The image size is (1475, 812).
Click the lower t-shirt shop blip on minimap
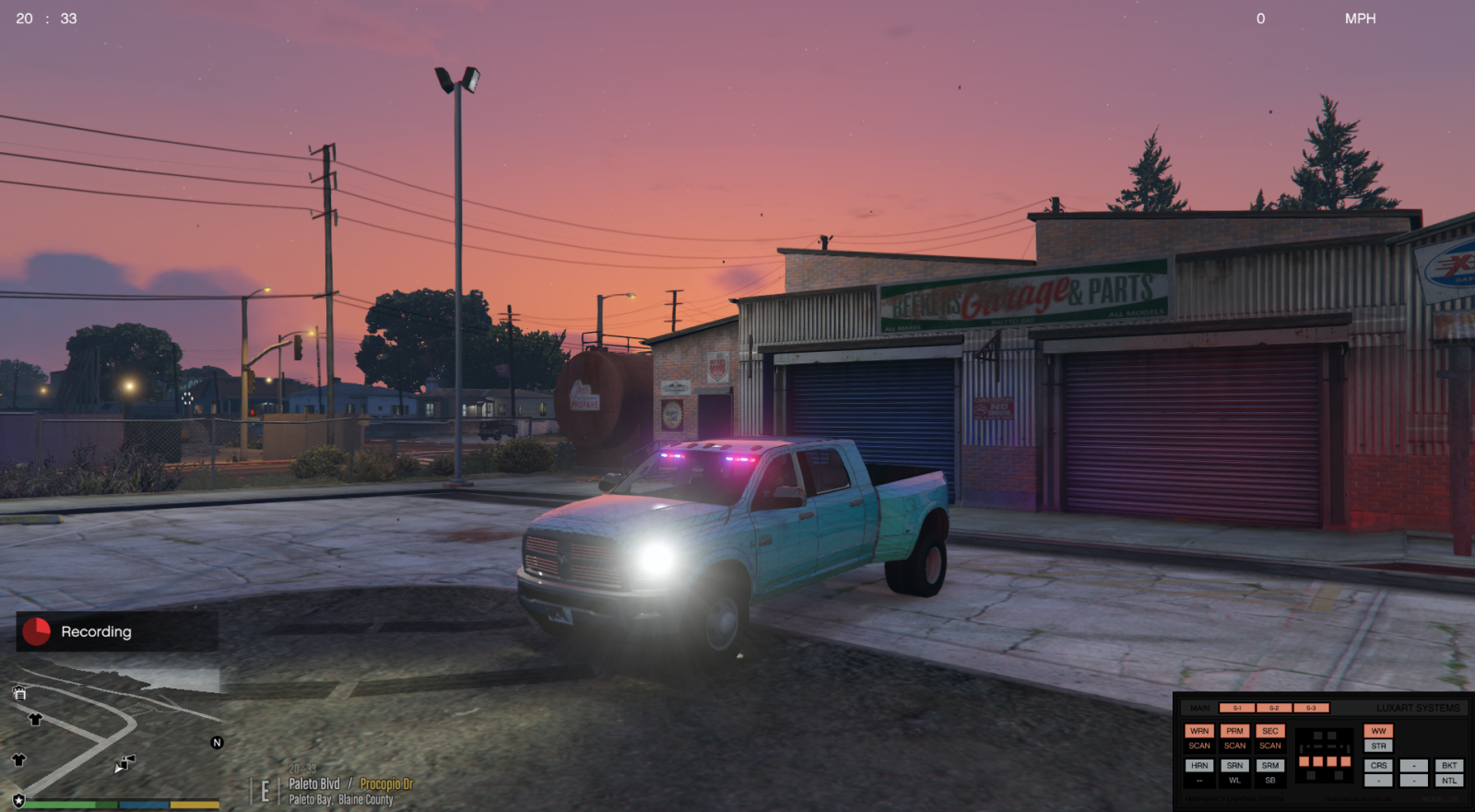(x=18, y=759)
